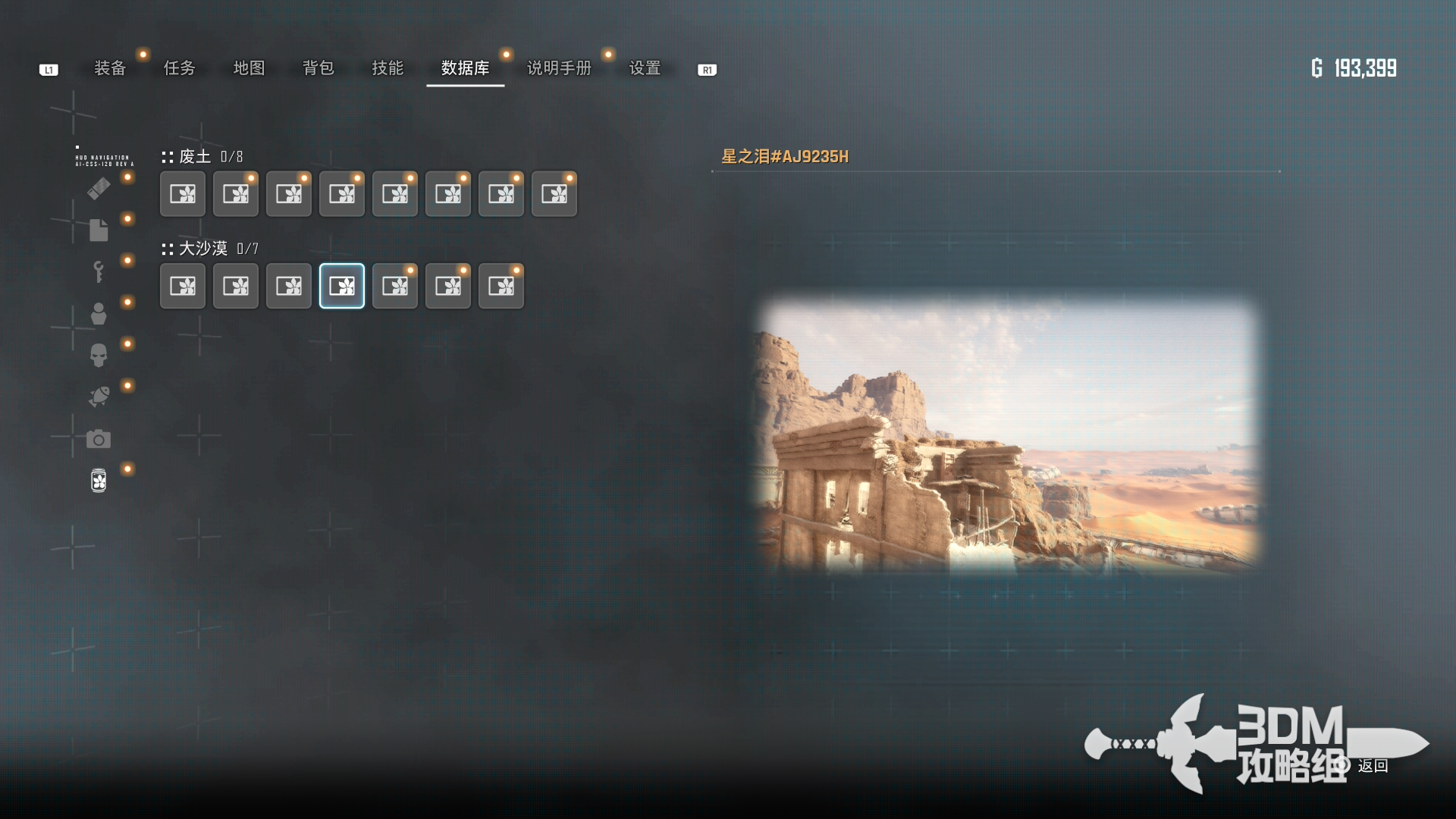Open the 地图 map tab
Image resolution: width=1456 pixels, height=819 pixels.
click(x=249, y=68)
